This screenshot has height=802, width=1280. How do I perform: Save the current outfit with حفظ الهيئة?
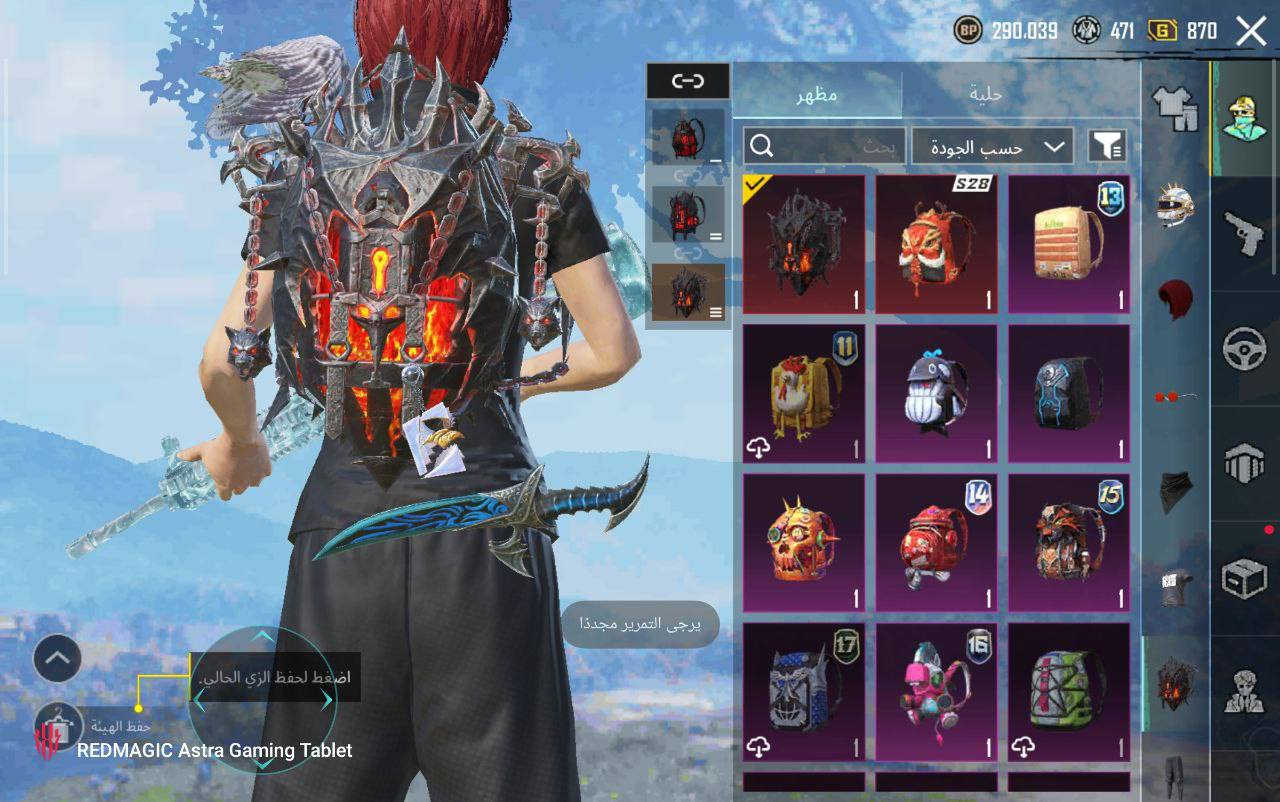57,727
